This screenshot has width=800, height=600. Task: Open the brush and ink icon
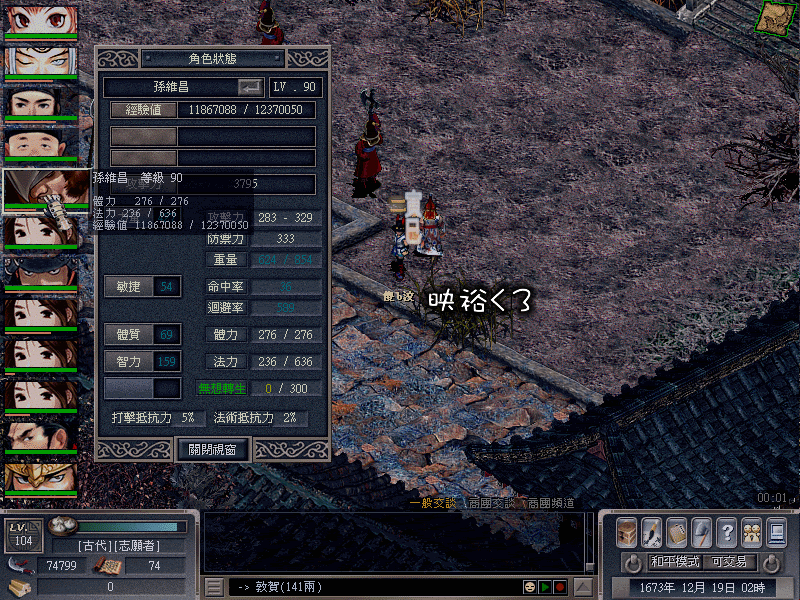tap(652, 531)
